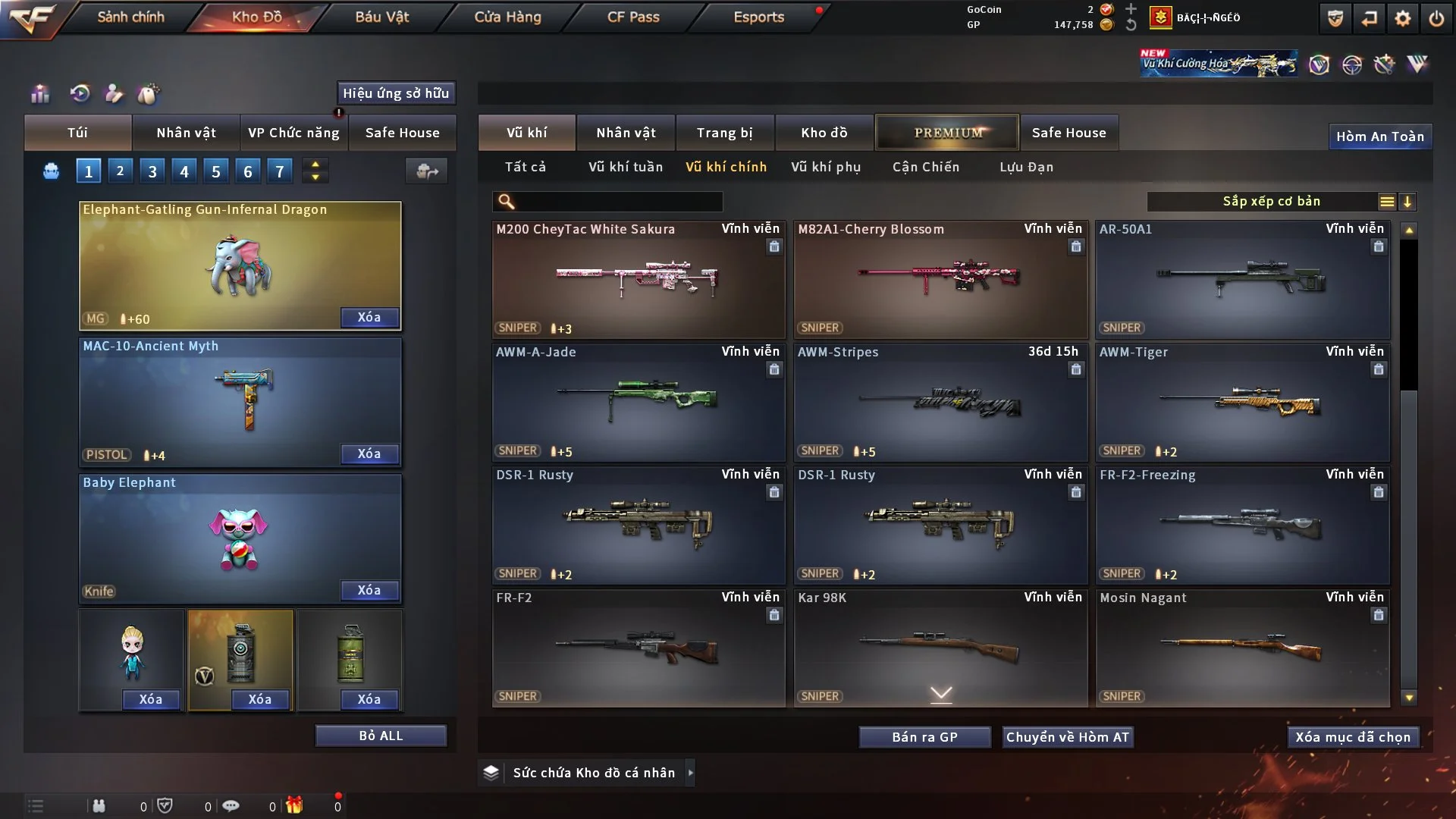Choose the AWM-Tiger sniper rifle
This screenshot has width=1456, height=819.
[x=1242, y=402]
